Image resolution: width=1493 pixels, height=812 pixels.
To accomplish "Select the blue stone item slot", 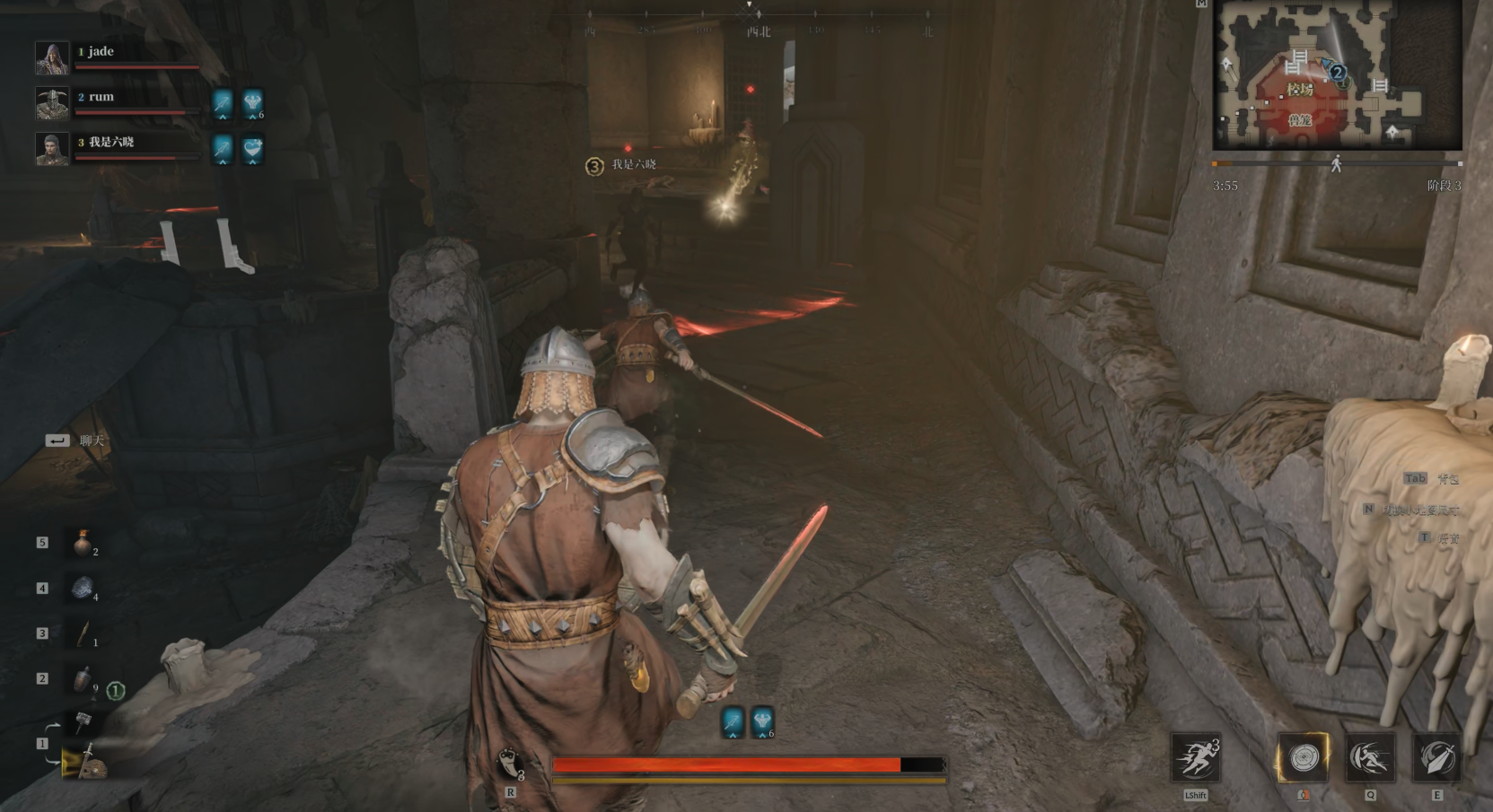I will point(83,588).
